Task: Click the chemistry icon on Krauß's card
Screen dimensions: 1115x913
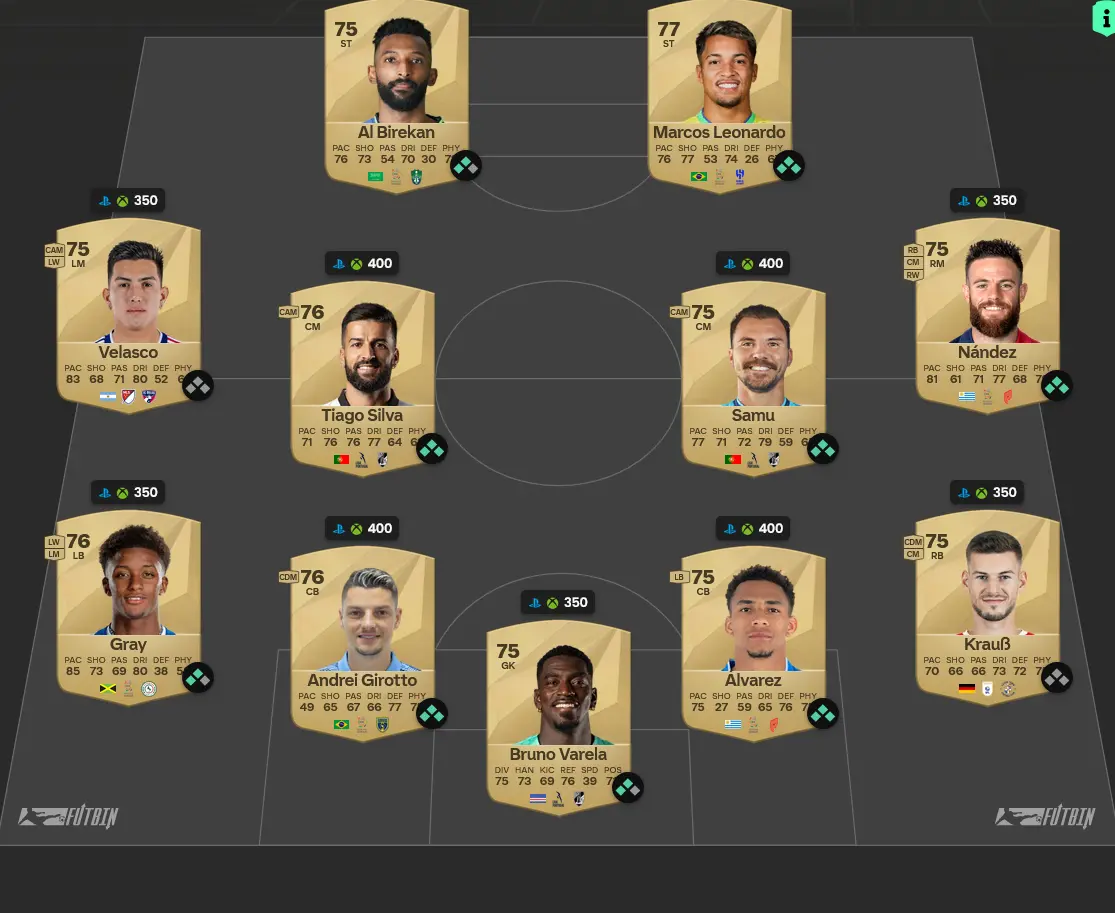Action: [x=1056, y=678]
